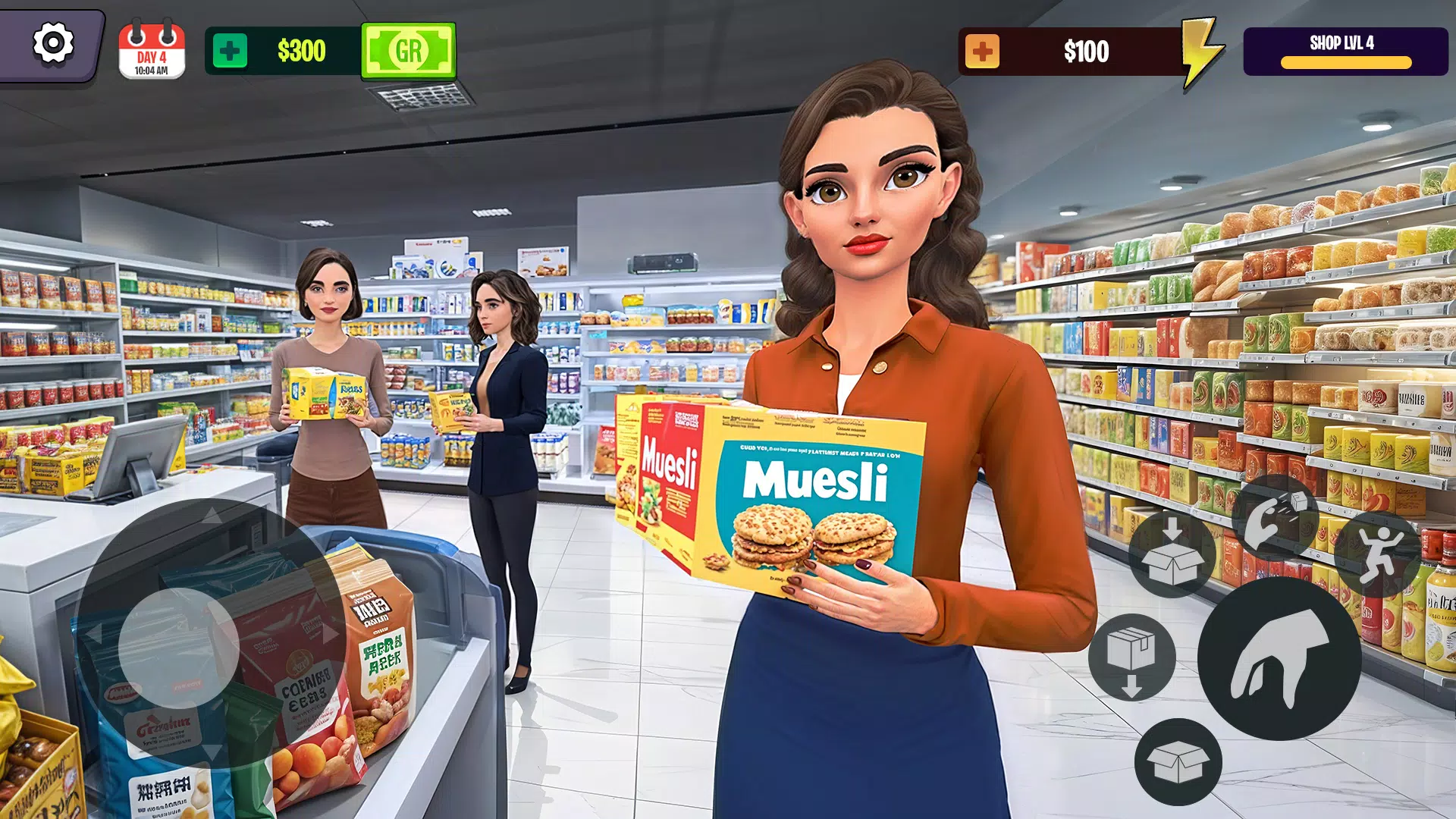Tap the shop level progress bar
Image resolution: width=1456 pixels, height=819 pixels.
click(1345, 64)
